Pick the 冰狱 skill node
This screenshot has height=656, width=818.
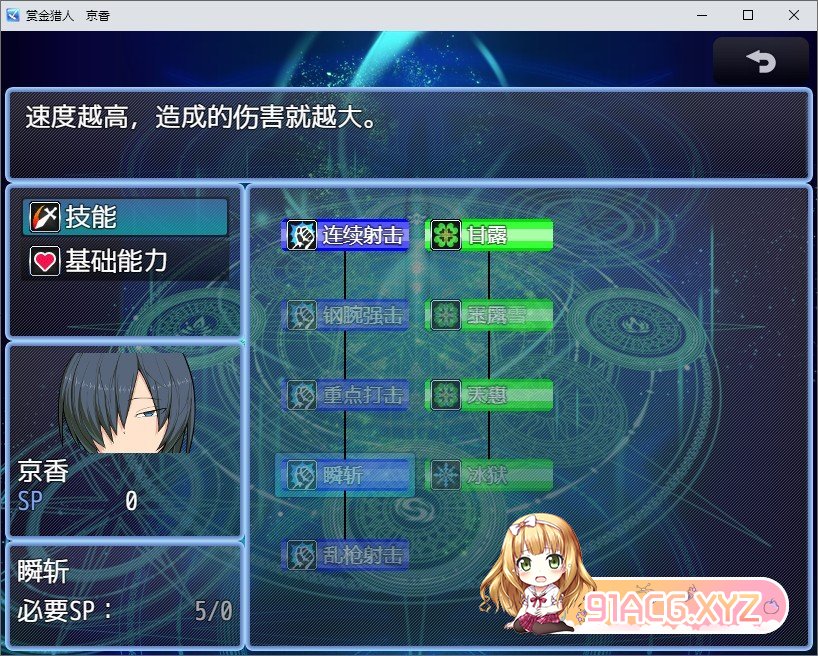pyautogui.click(x=489, y=475)
